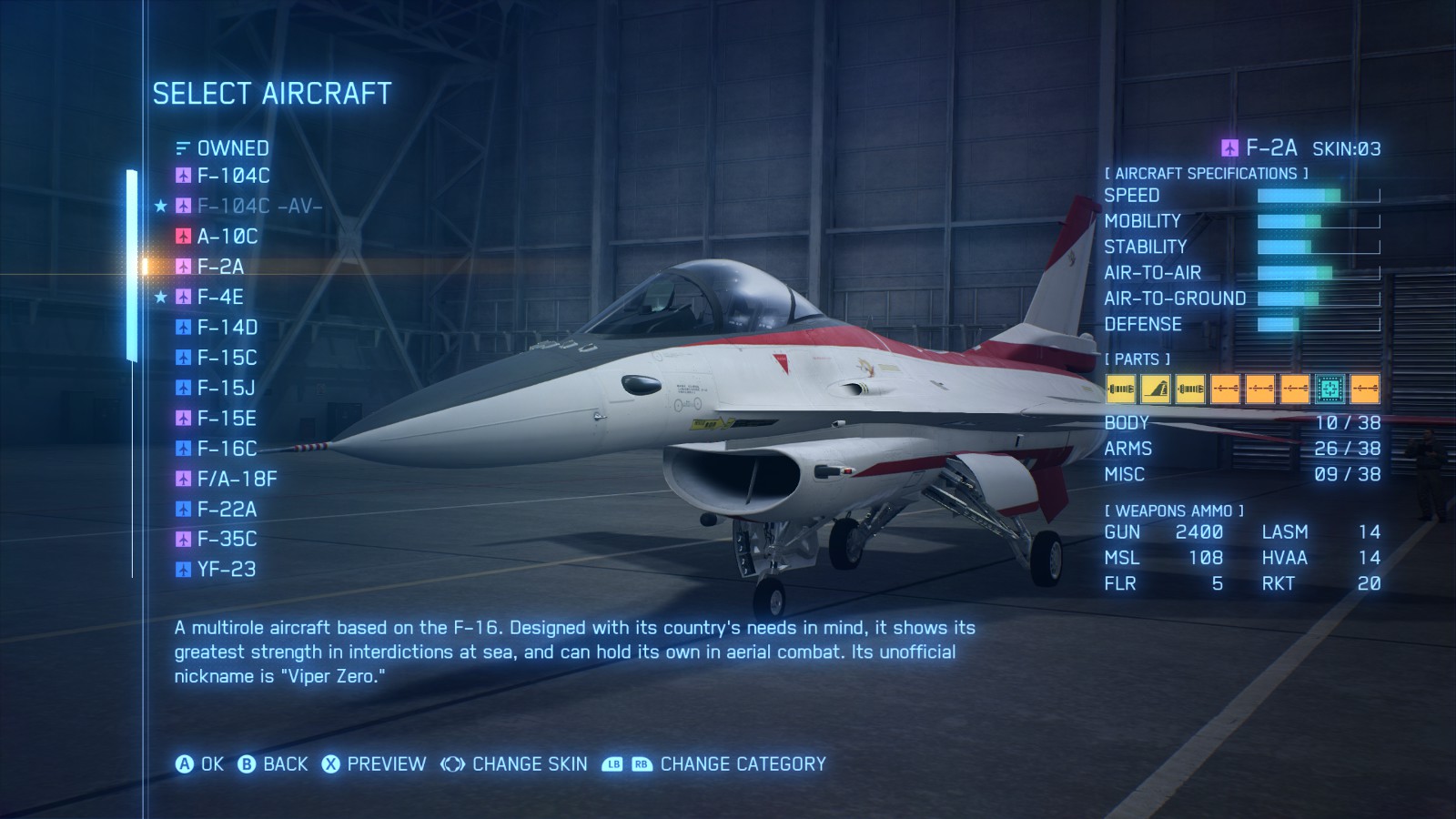Choose the F-15J entry
The width and height of the screenshot is (1456, 819).
tap(226, 389)
